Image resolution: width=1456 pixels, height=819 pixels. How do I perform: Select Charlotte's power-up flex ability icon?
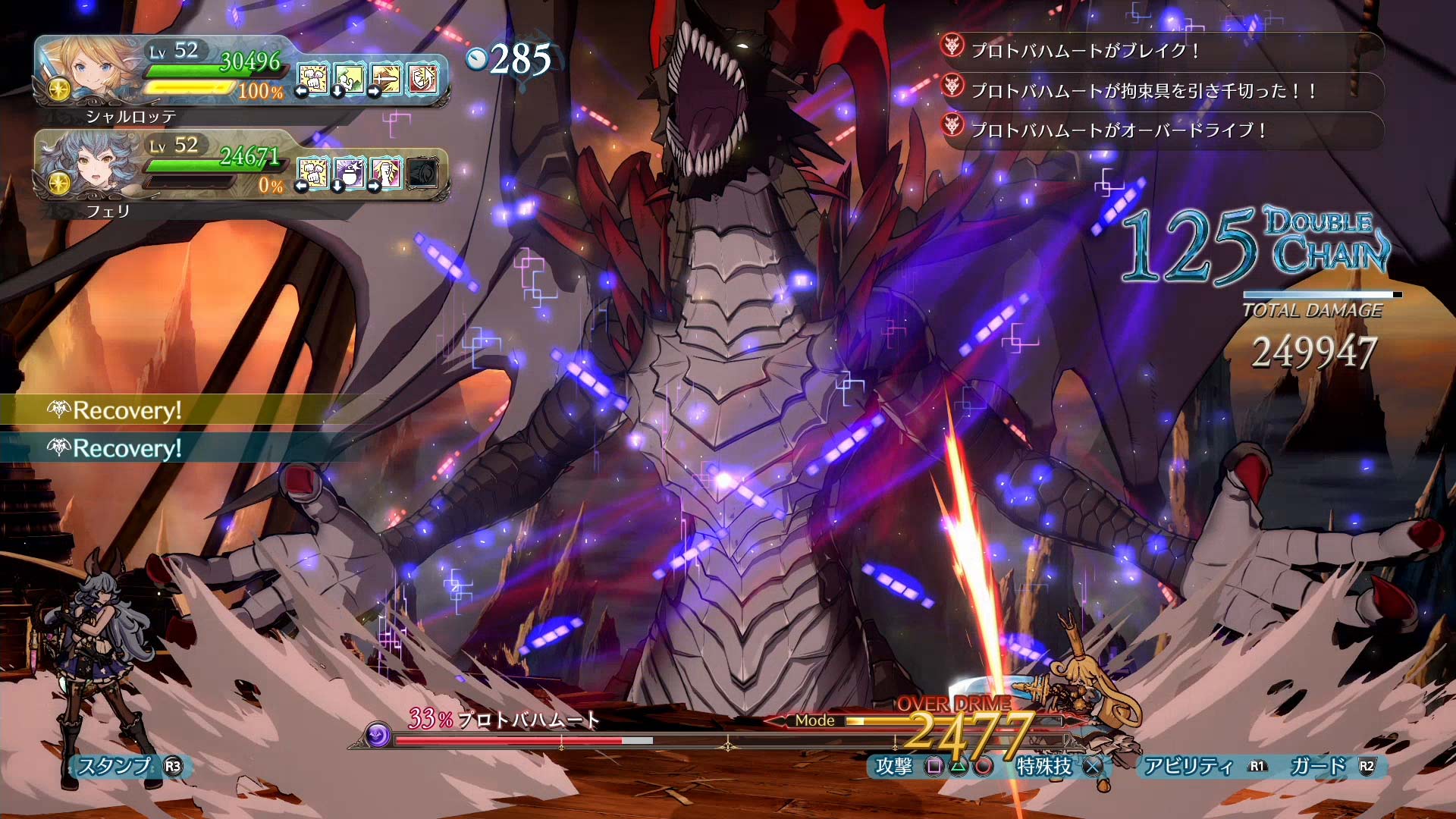pos(348,78)
